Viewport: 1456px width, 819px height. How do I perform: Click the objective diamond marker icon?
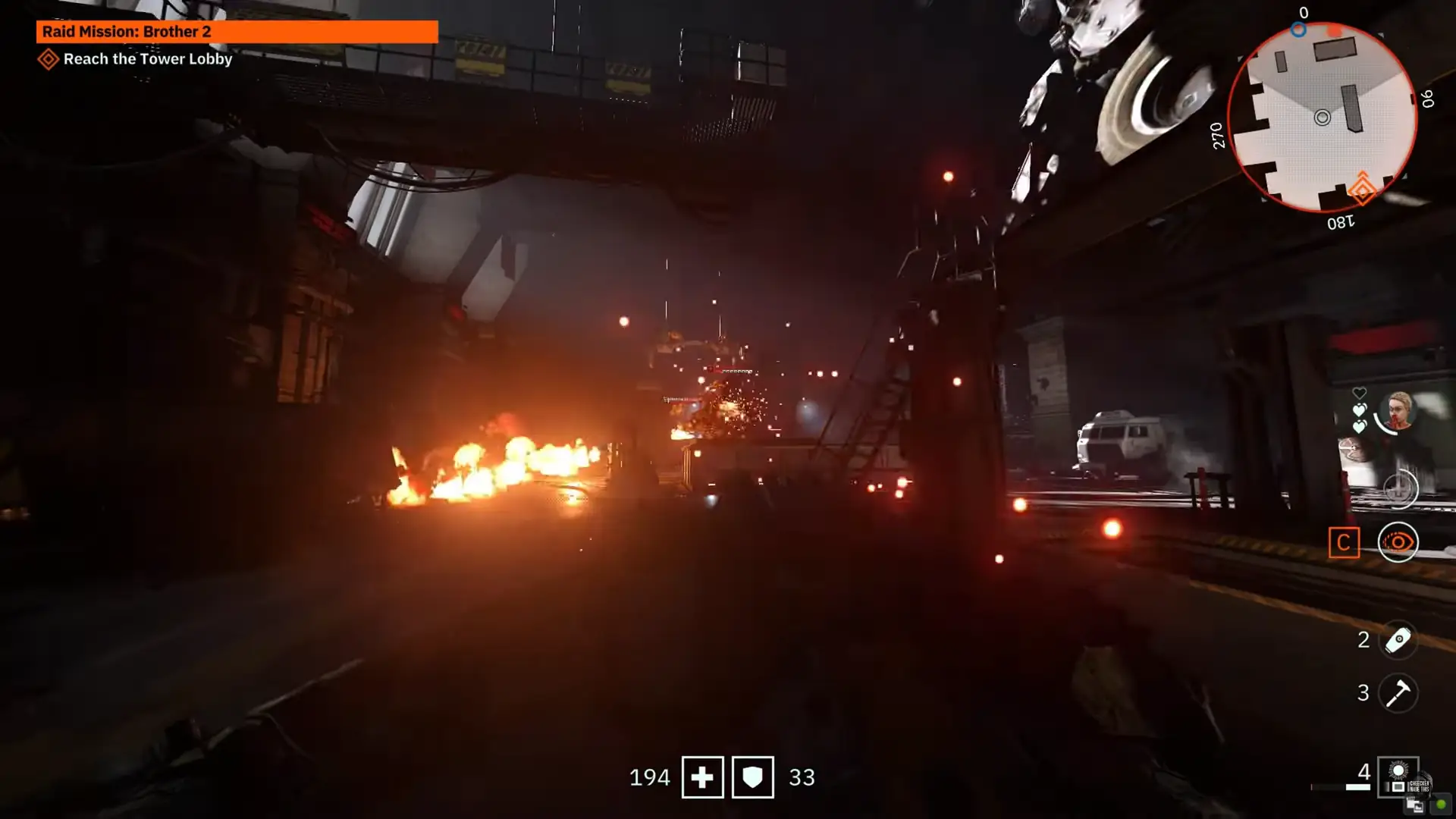click(x=49, y=58)
